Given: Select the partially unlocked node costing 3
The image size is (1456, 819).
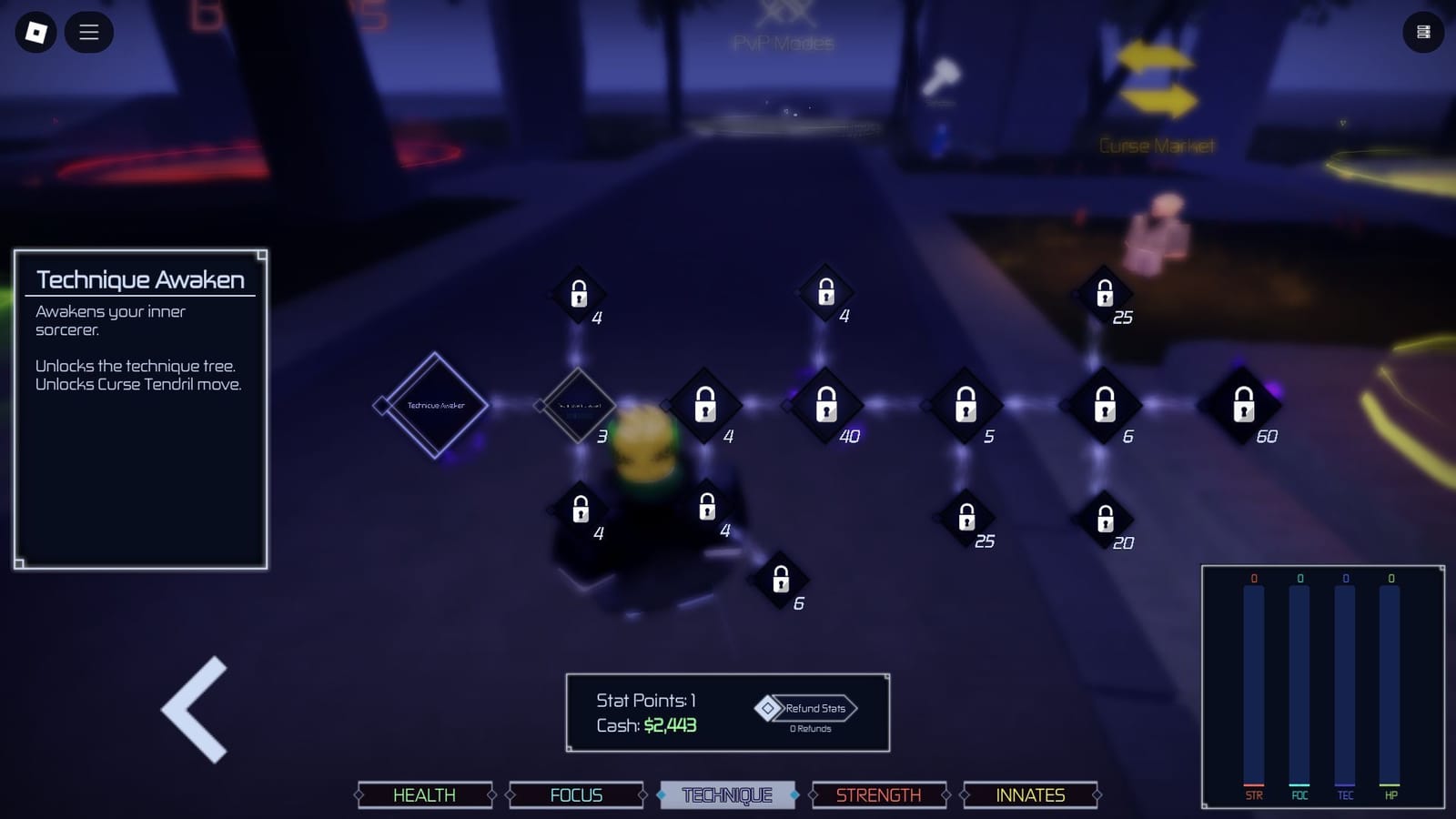Looking at the screenshot, I should (580, 403).
